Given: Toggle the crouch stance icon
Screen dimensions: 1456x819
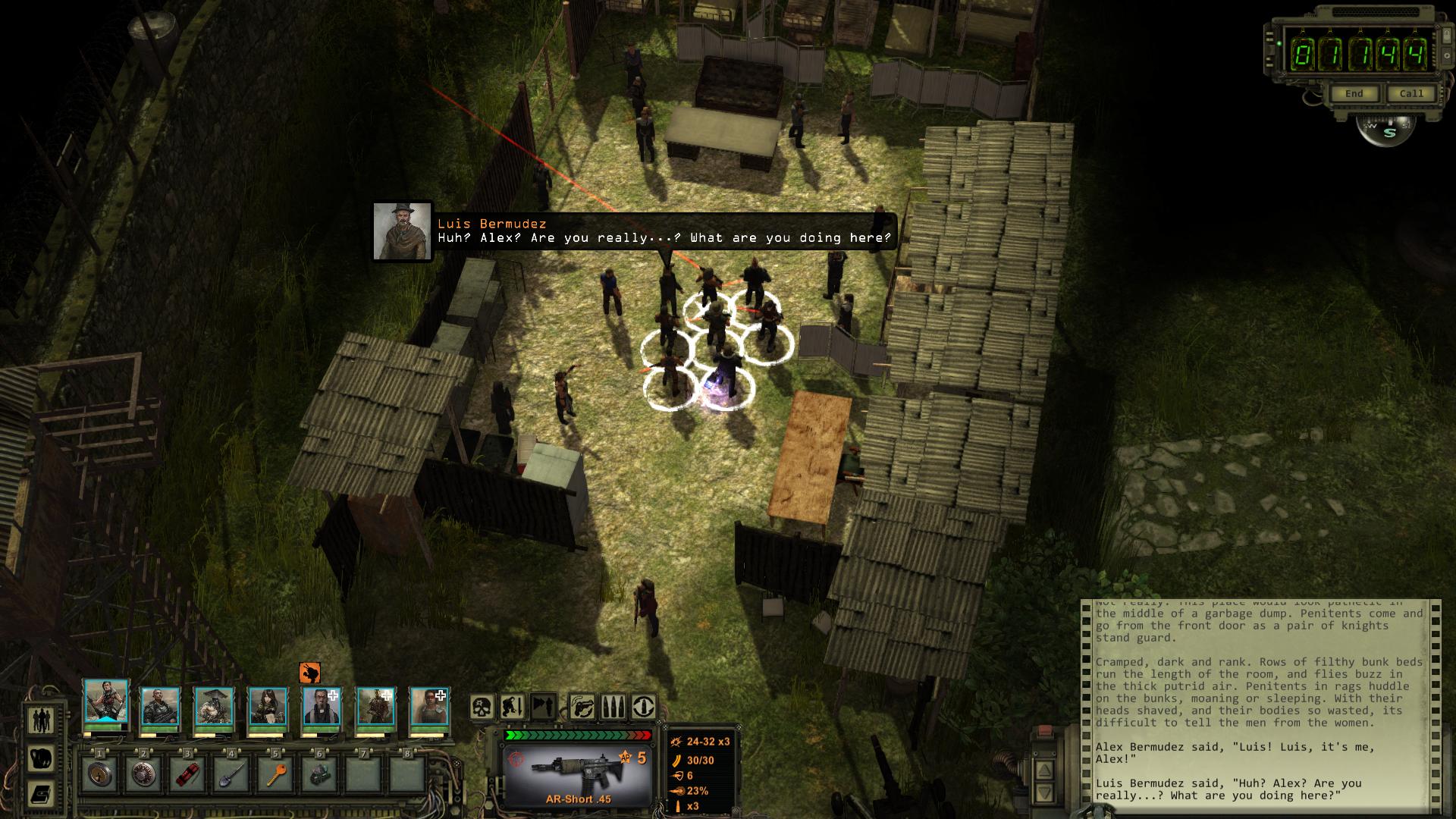Looking at the screenshot, I should (513, 708).
